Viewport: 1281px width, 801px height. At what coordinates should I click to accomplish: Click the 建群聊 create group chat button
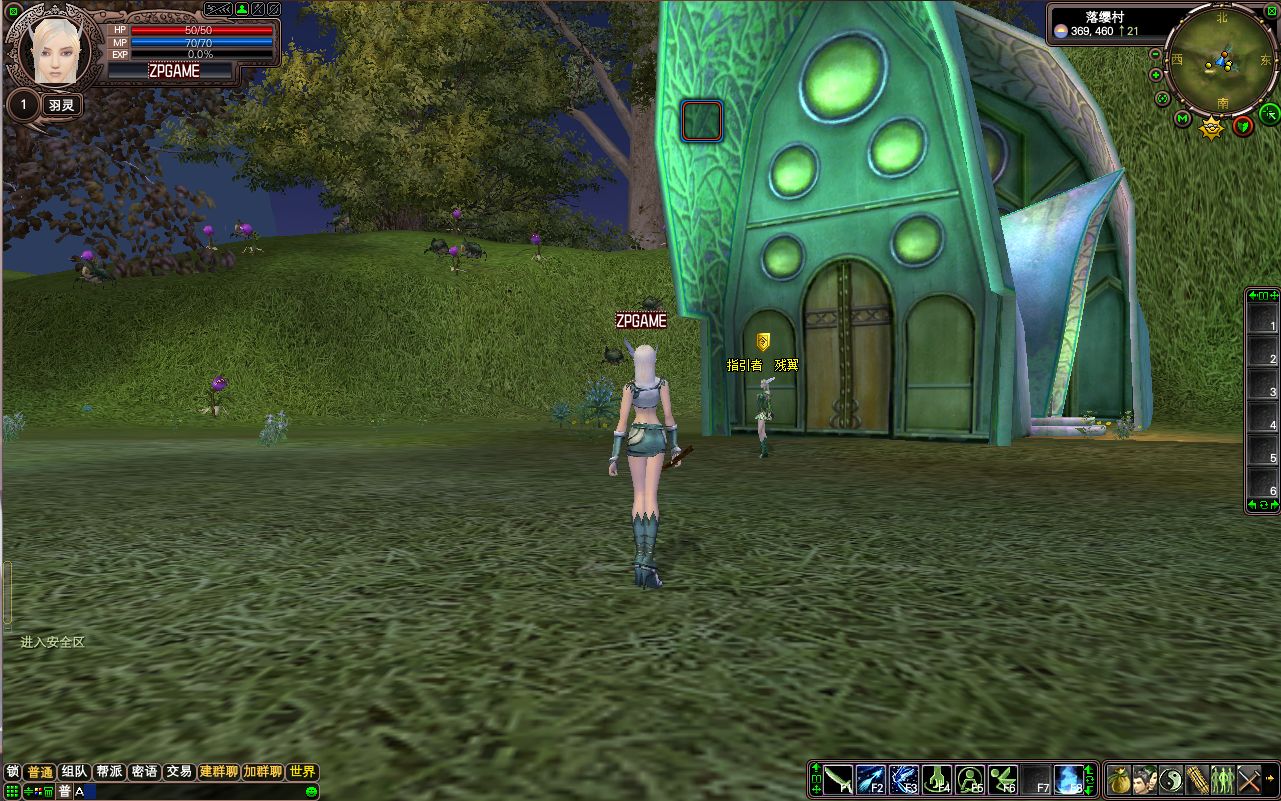(x=219, y=772)
